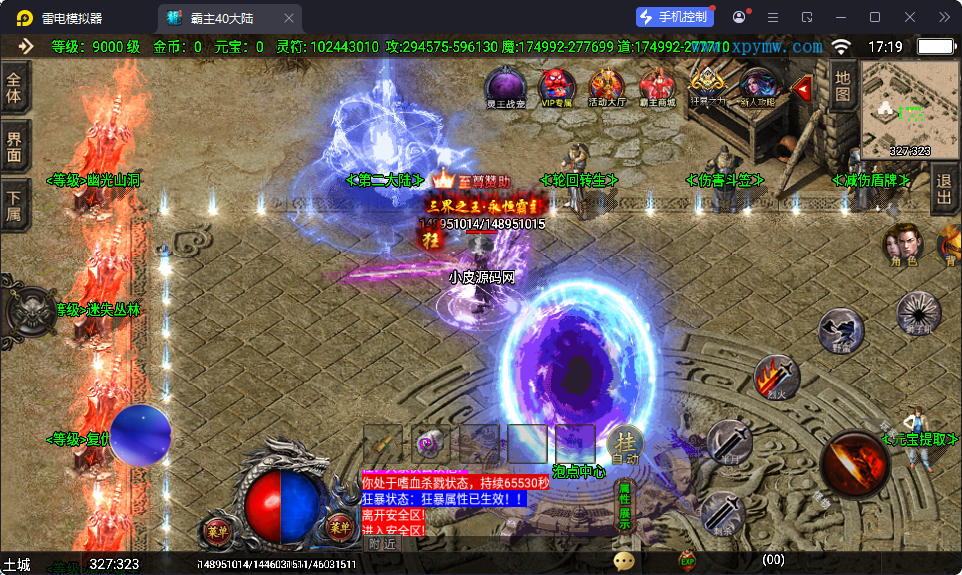Open the 新人攻略 newcomer guide

757,85
